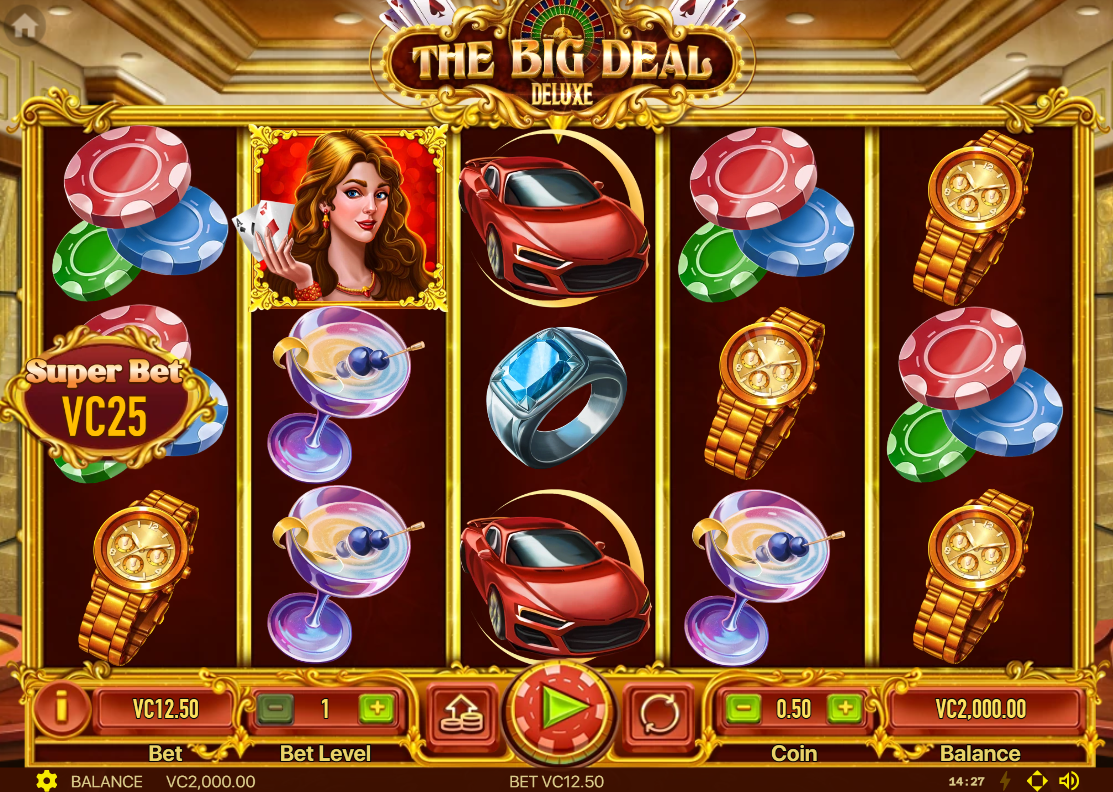Increase the Bet Level with plus
The image size is (1113, 792).
[376, 709]
